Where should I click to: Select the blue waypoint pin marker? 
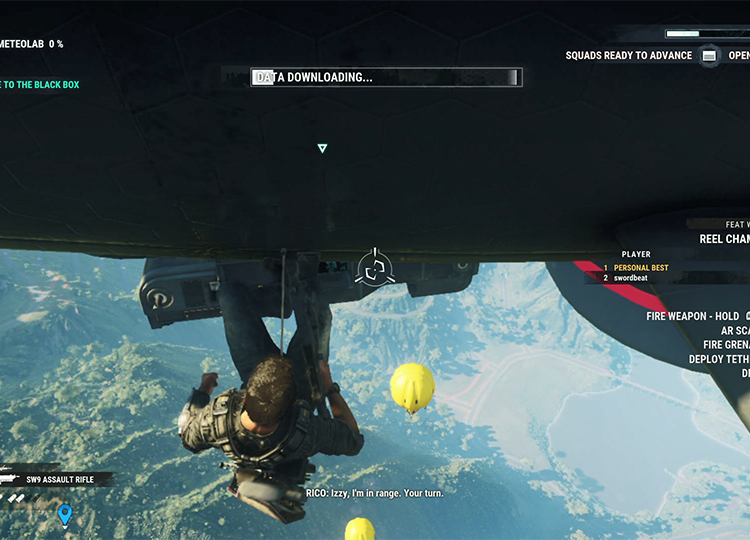65,515
